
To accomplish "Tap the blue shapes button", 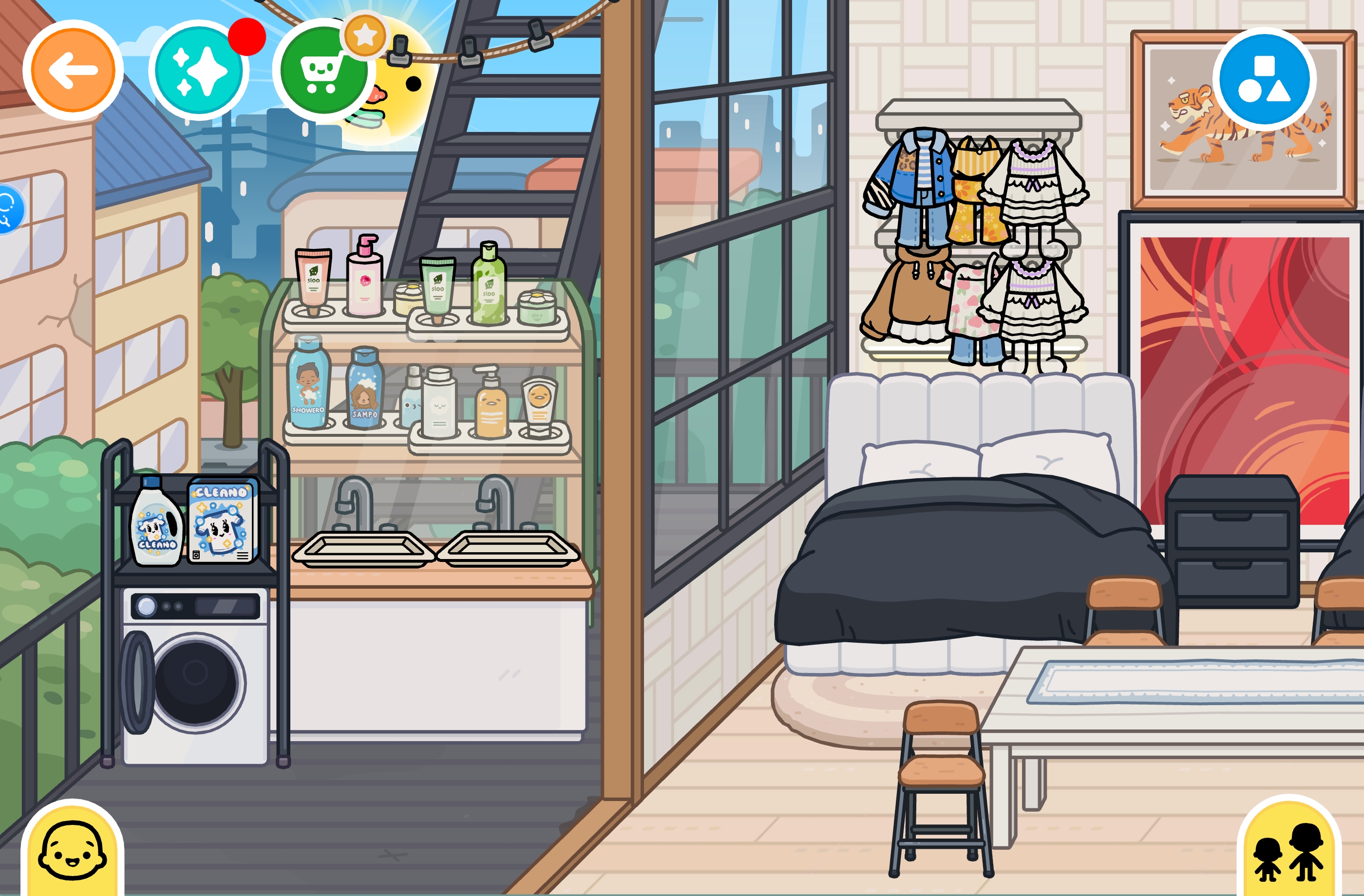I will (x=1264, y=79).
